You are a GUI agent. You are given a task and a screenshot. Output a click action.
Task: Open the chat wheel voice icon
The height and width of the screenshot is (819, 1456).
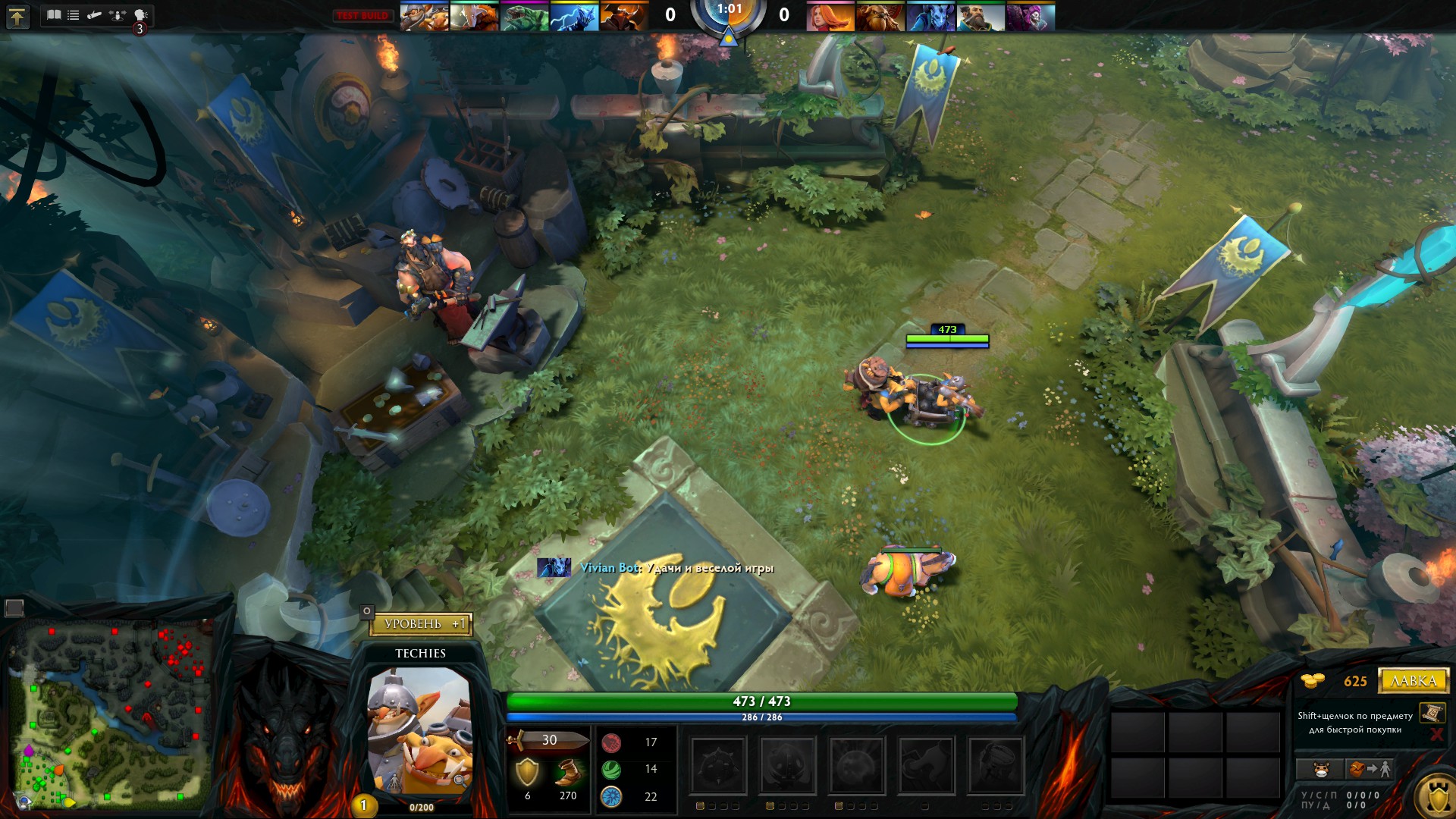pos(140,14)
